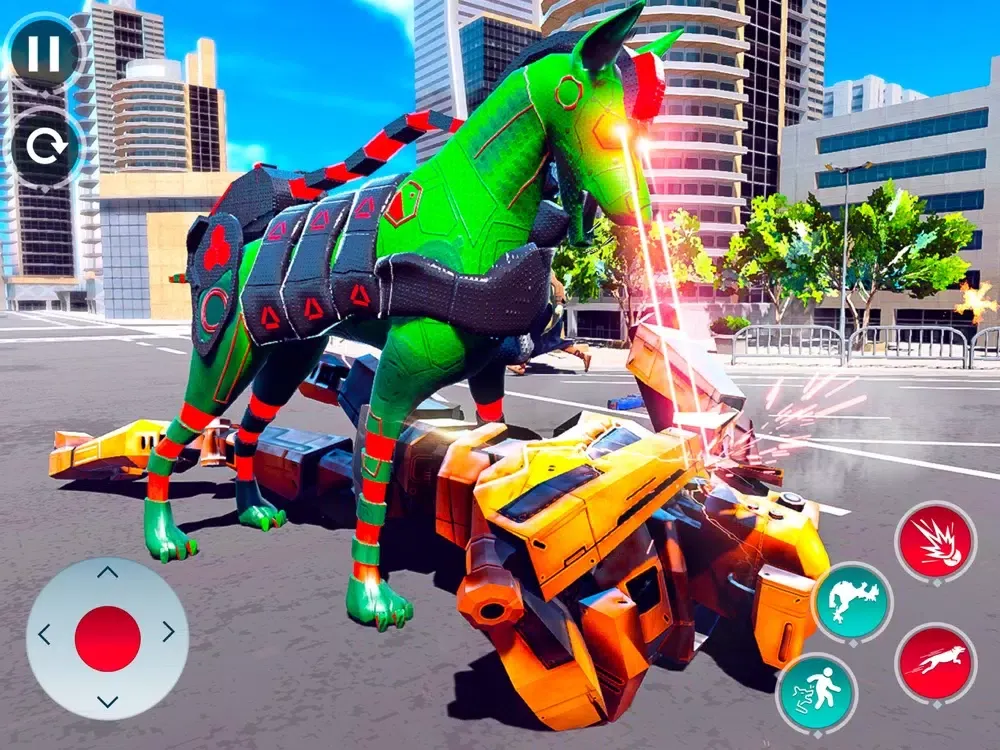Viewport: 1000px width, 750px height.
Task: Tap the joystick's right arrow
Action: pyautogui.click(x=168, y=632)
